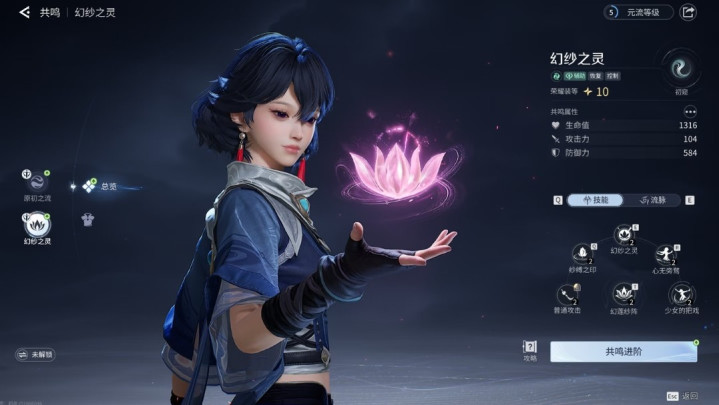This screenshot has width=719, height=405.
Task: Open the 攻略 guide button
Action: (530, 350)
